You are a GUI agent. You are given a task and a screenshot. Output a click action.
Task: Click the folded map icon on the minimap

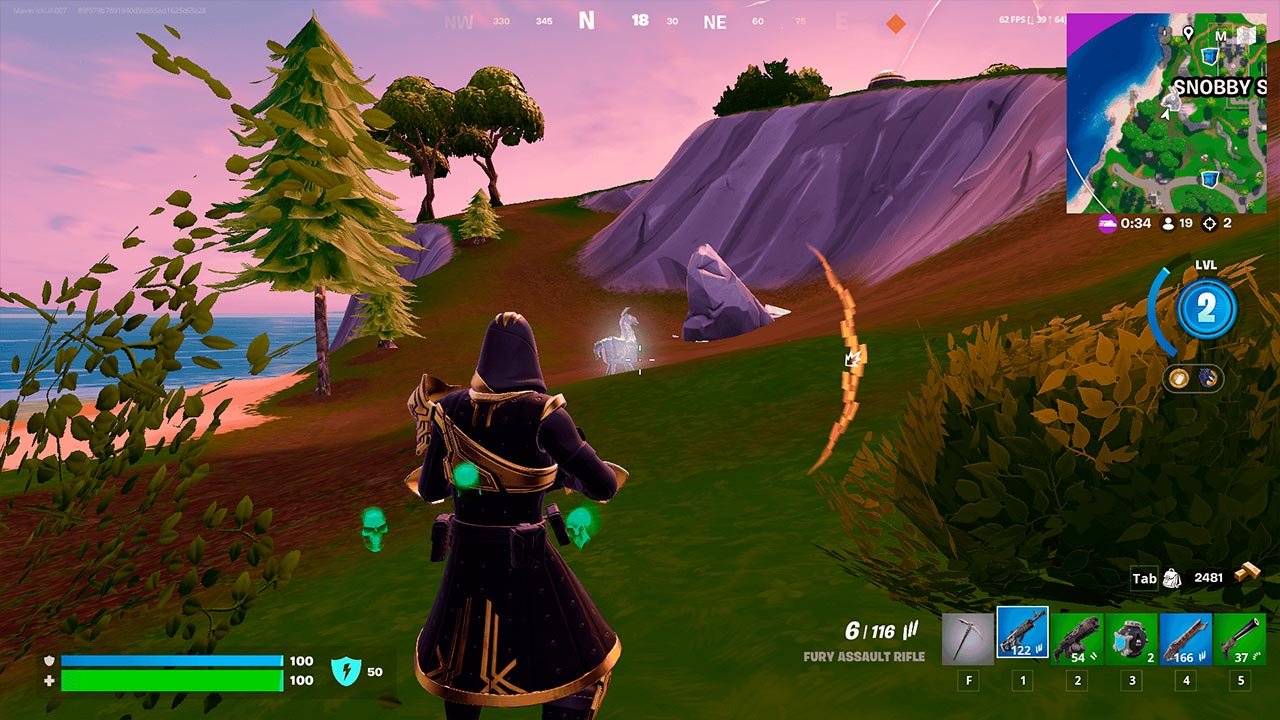click(1245, 36)
